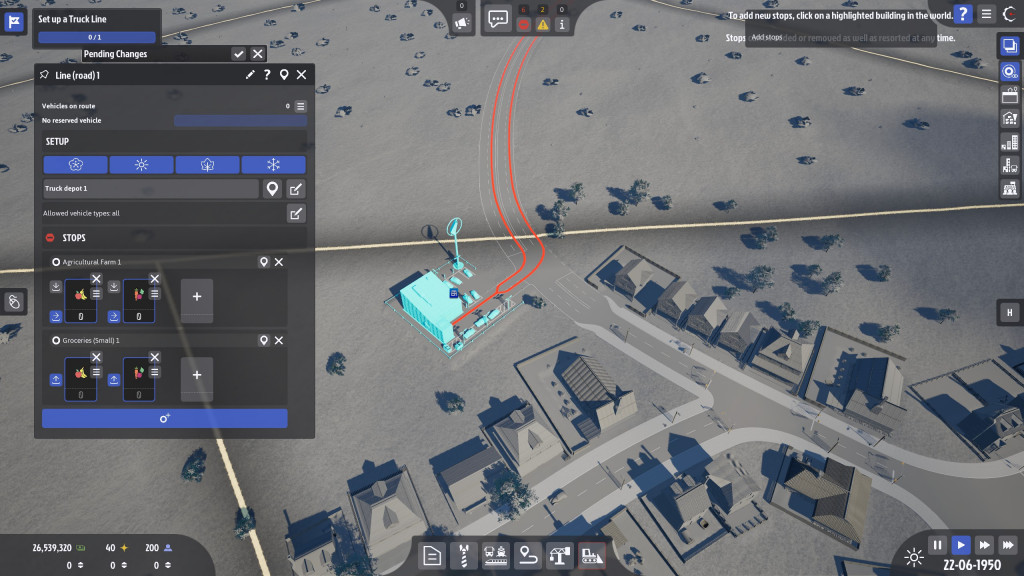Screen dimensions: 1024x576
Task: Remove the Groceries (Small) 1 stop
Action: pos(279,341)
